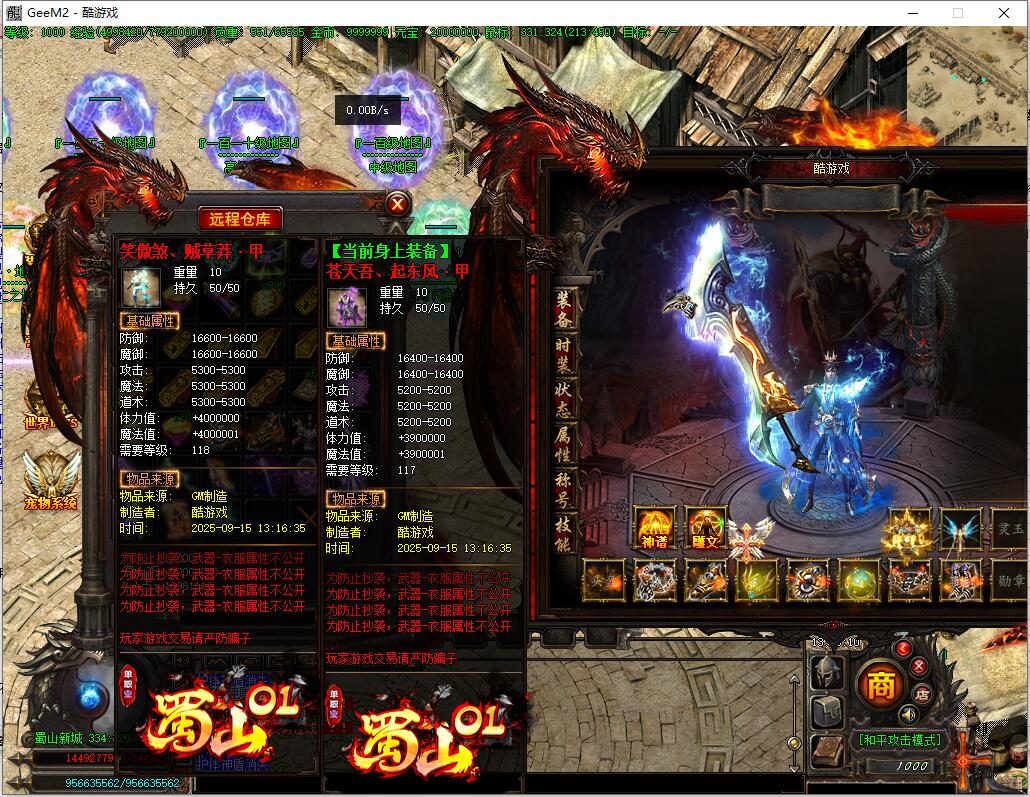Screen dimensions: 1030x797
Task: Maximize the GeeM2 game window
Action: [957, 13]
